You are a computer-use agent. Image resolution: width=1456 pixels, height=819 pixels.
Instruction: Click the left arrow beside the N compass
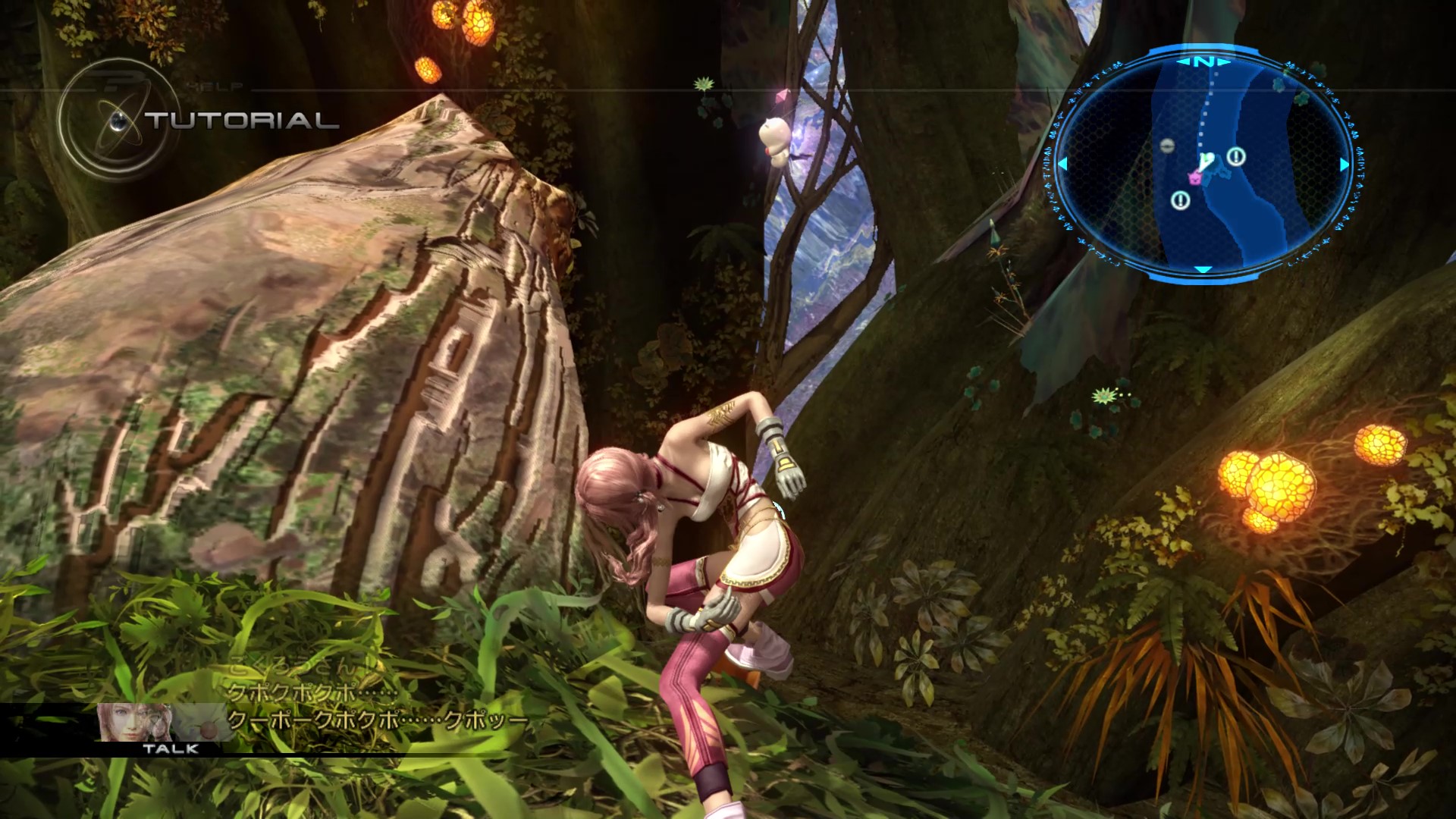pyautogui.click(x=1185, y=61)
